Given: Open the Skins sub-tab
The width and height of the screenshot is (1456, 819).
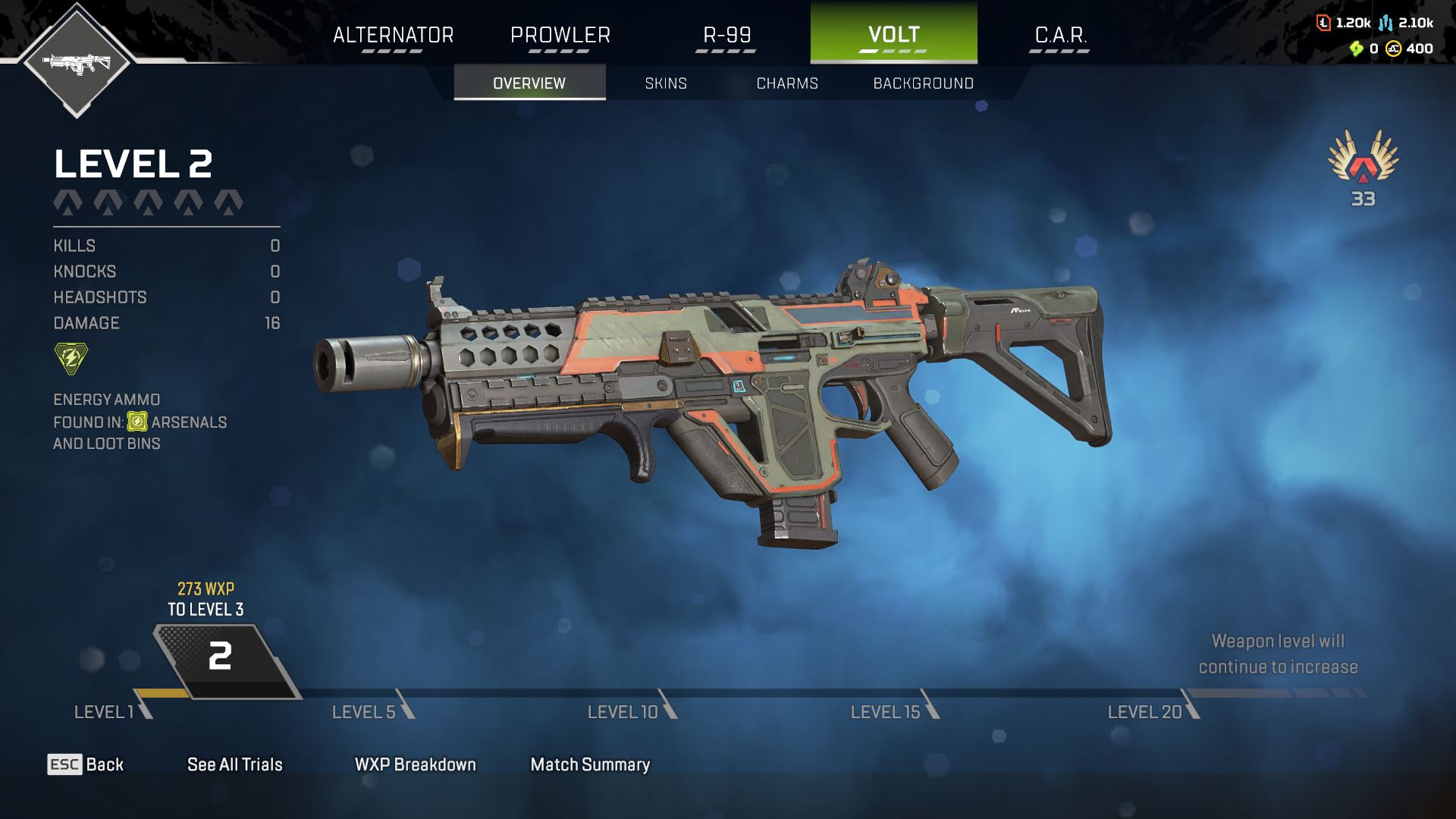Looking at the screenshot, I should [666, 83].
